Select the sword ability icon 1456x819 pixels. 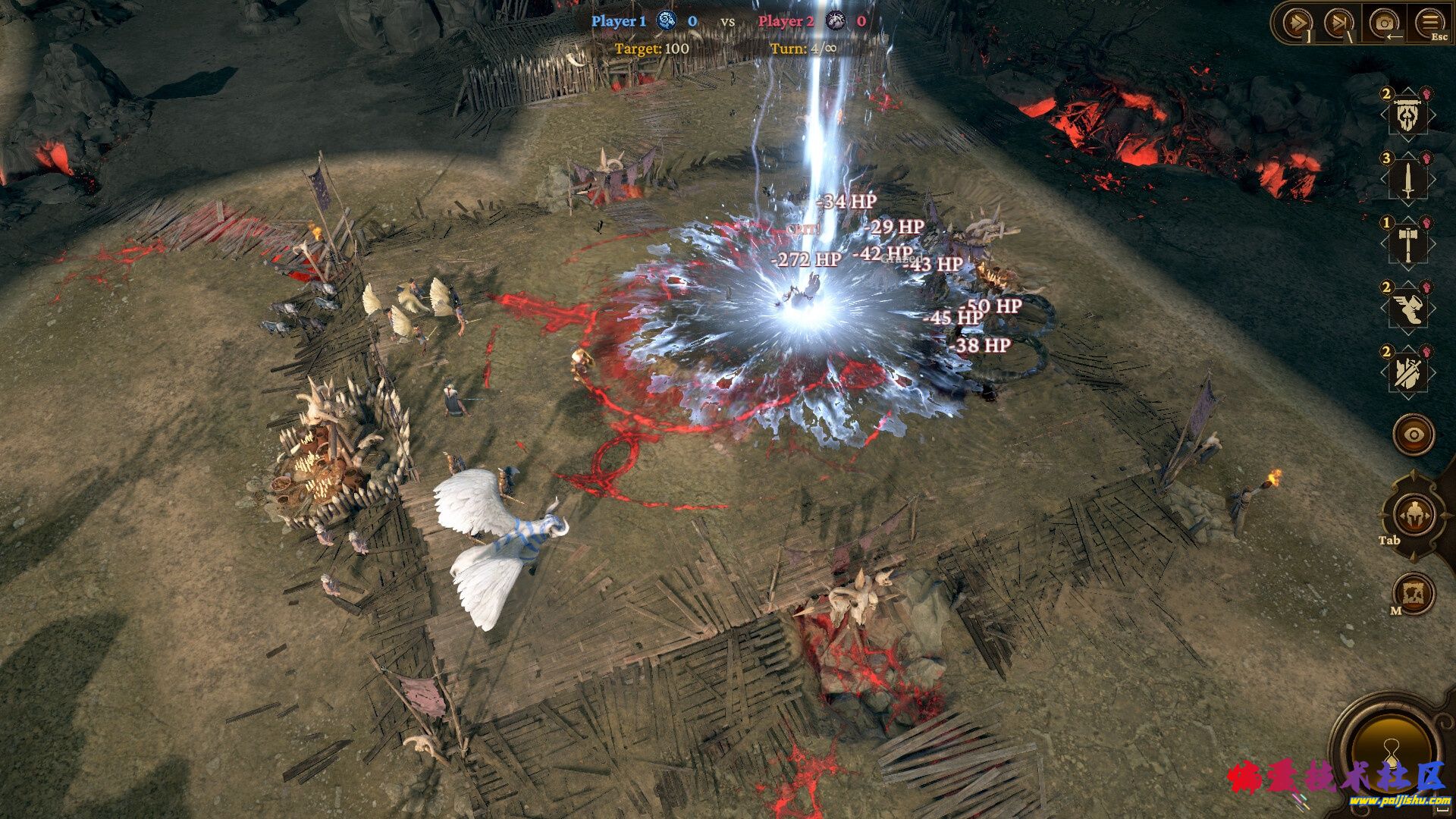click(x=1407, y=180)
